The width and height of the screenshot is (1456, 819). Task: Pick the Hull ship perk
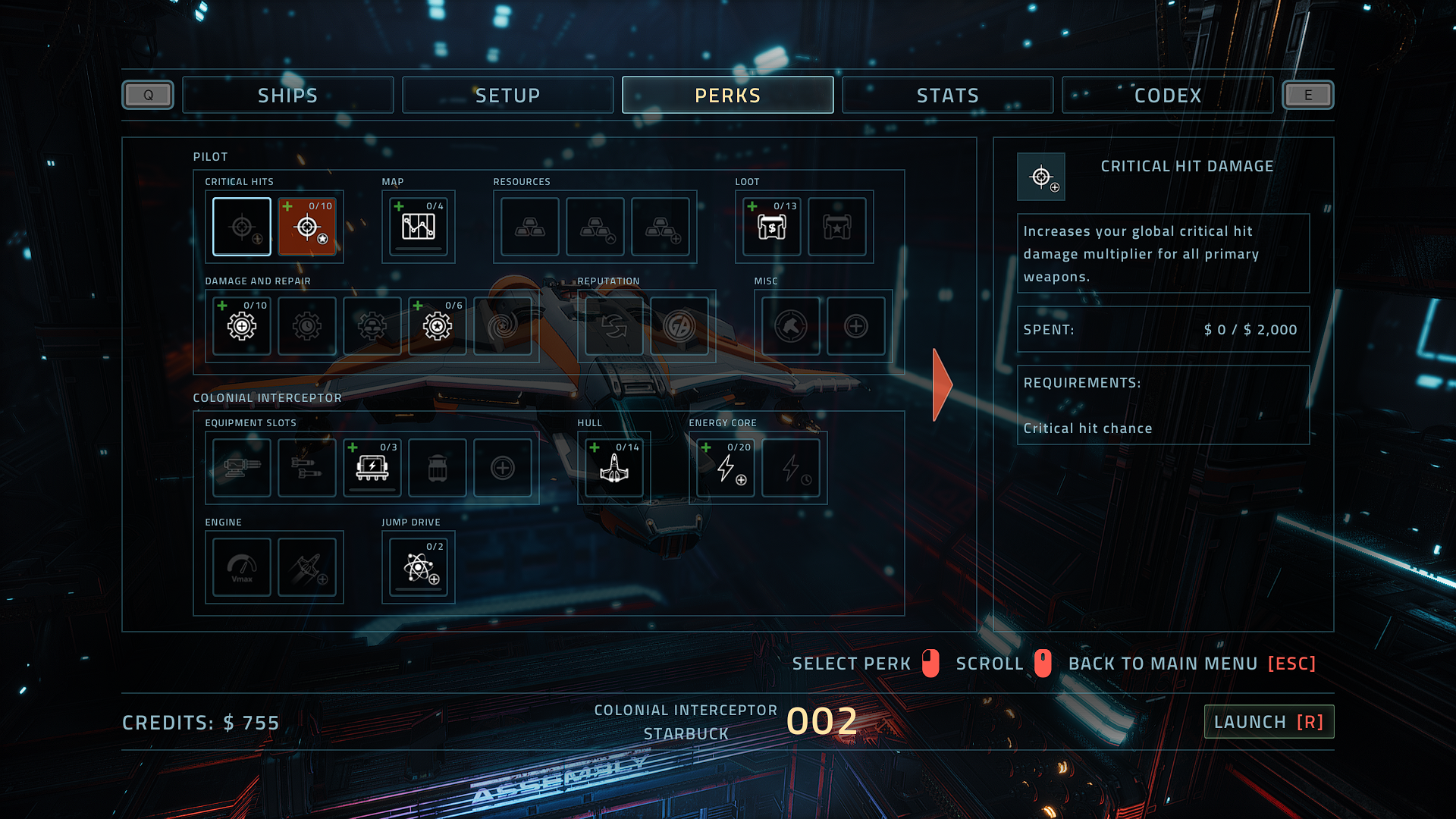(x=614, y=468)
